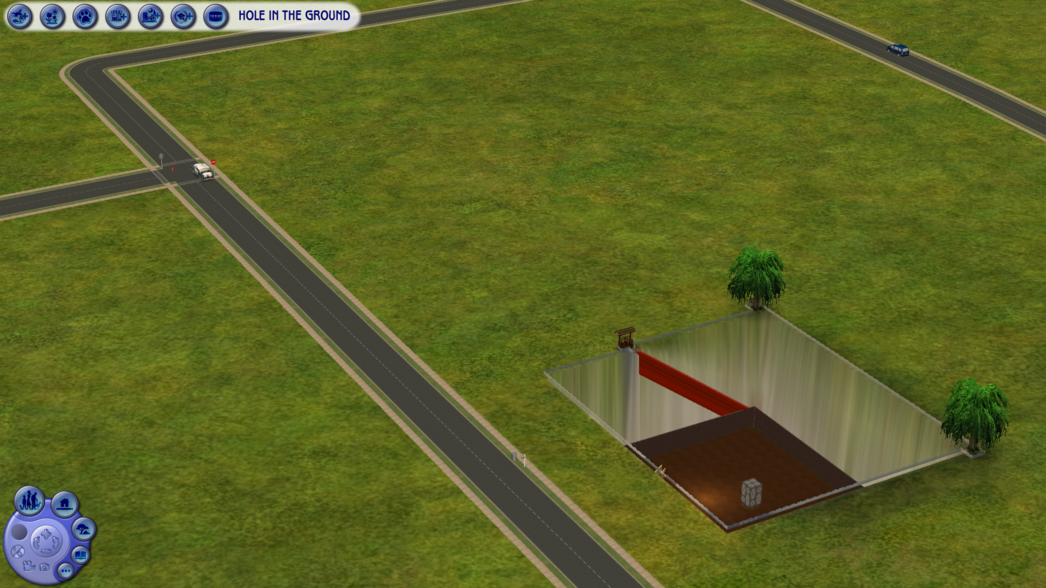Select the graduation cap university icon
The image size is (1046, 588).
click(x=183, y=16)
